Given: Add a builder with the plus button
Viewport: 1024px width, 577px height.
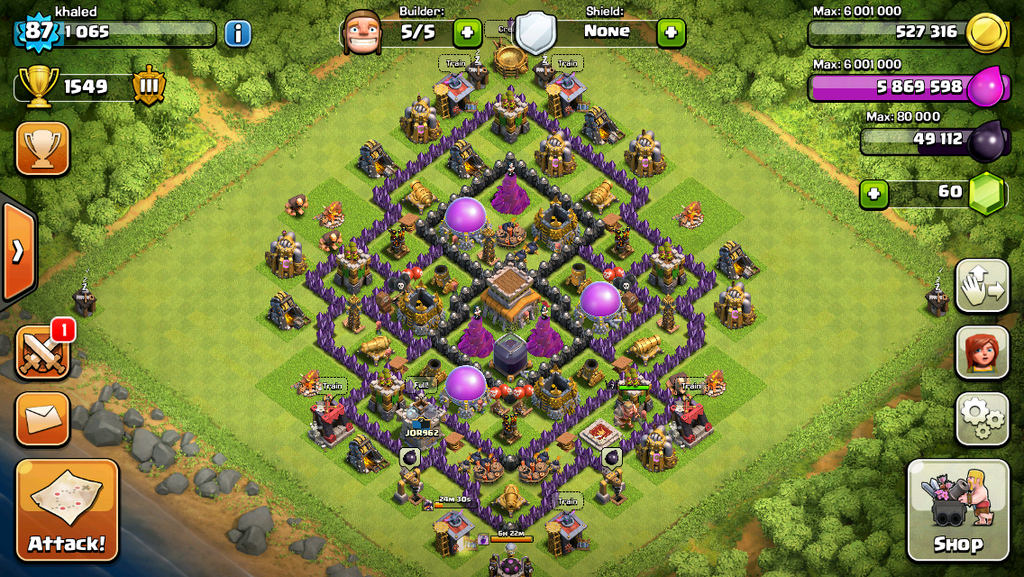Looking at the screenshot, I should coord(467,32).
